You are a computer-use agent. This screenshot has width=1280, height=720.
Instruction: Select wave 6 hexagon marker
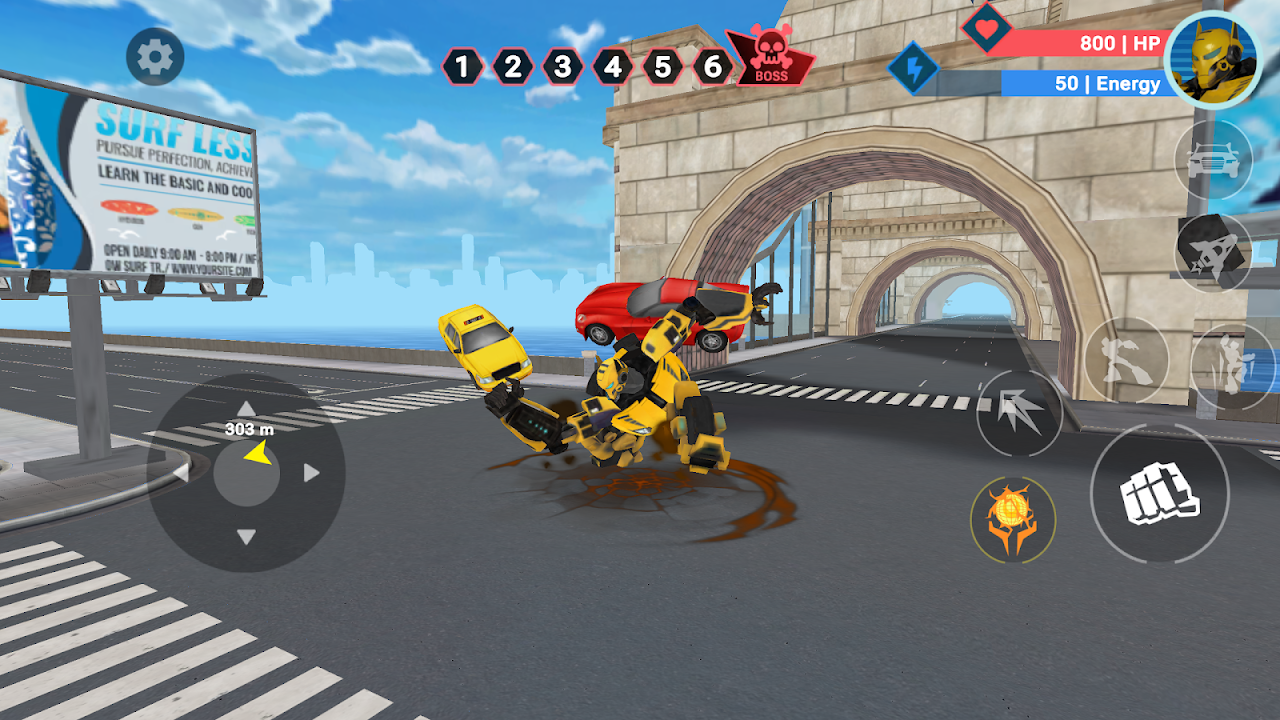712,67
